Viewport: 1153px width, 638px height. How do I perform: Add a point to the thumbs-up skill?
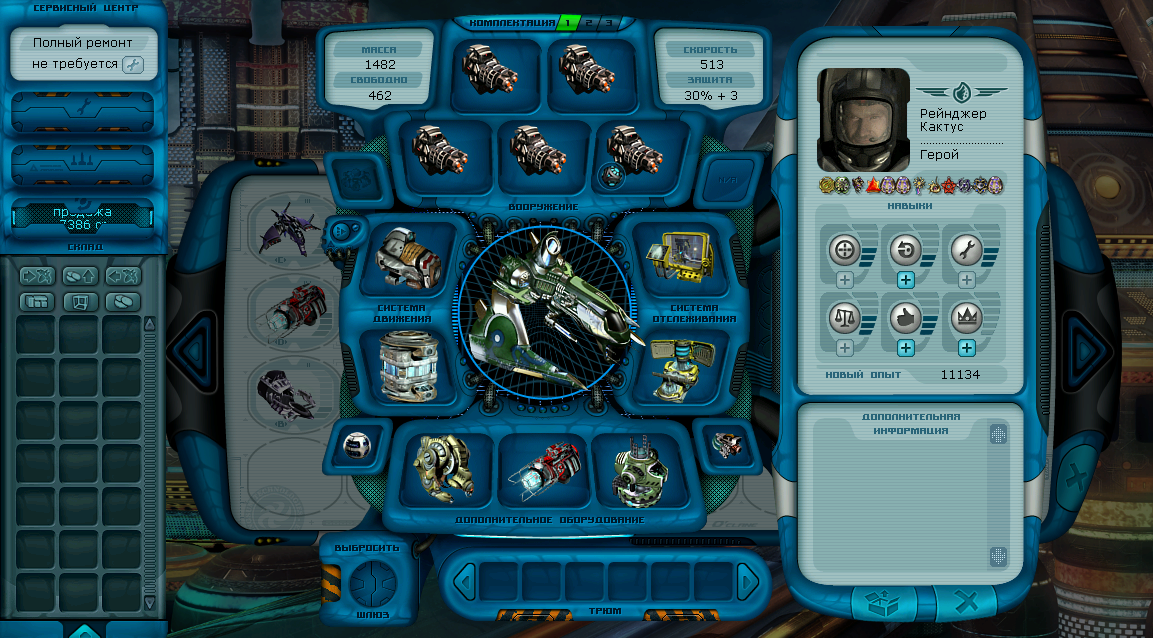pos(906,348)
